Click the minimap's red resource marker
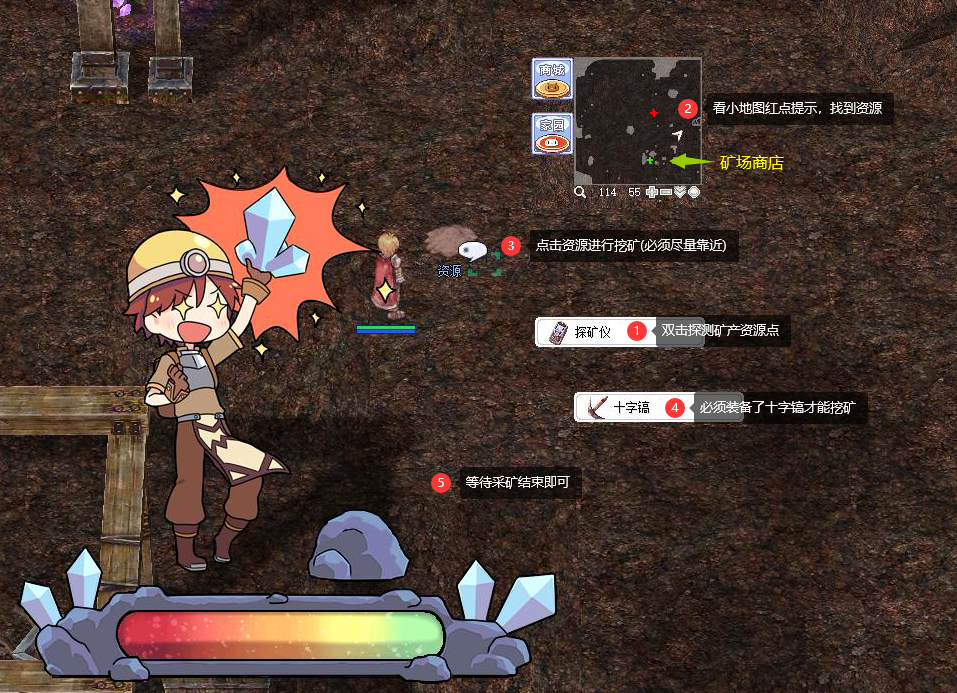Screen dimensions: 957x693 [654, 113]
